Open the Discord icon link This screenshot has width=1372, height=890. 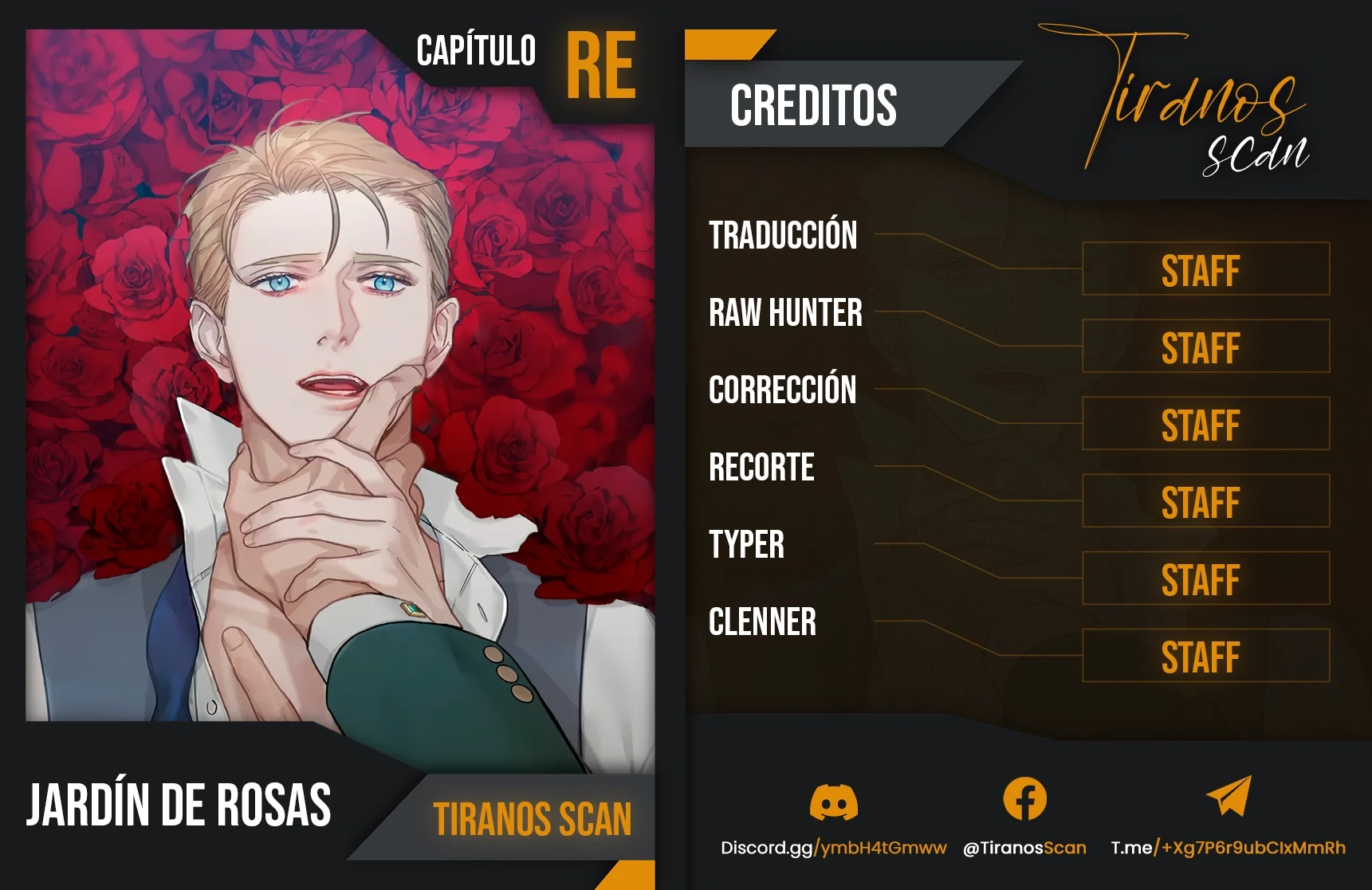pos(833,801)
